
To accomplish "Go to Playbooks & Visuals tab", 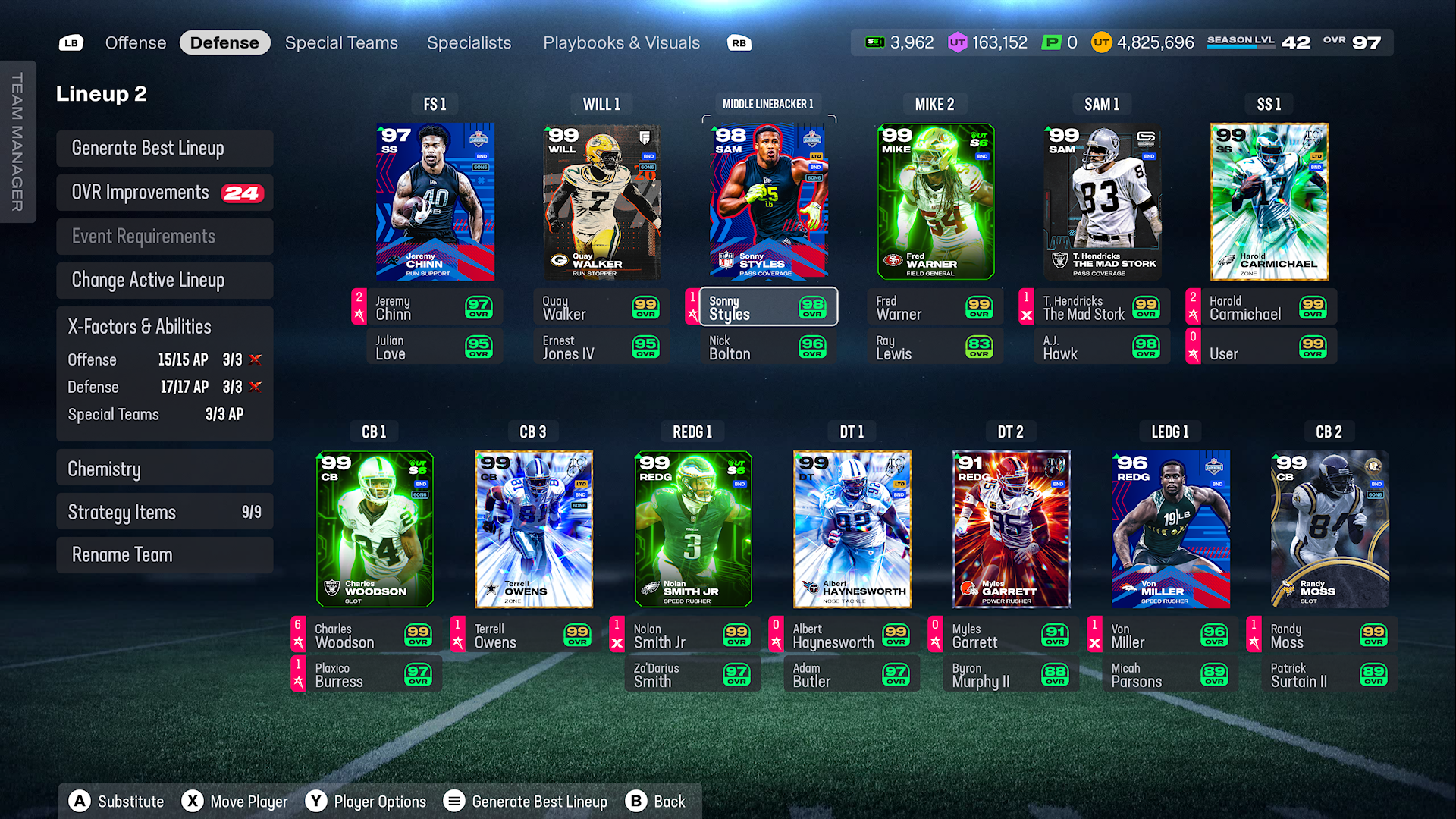I will [621, 43].
